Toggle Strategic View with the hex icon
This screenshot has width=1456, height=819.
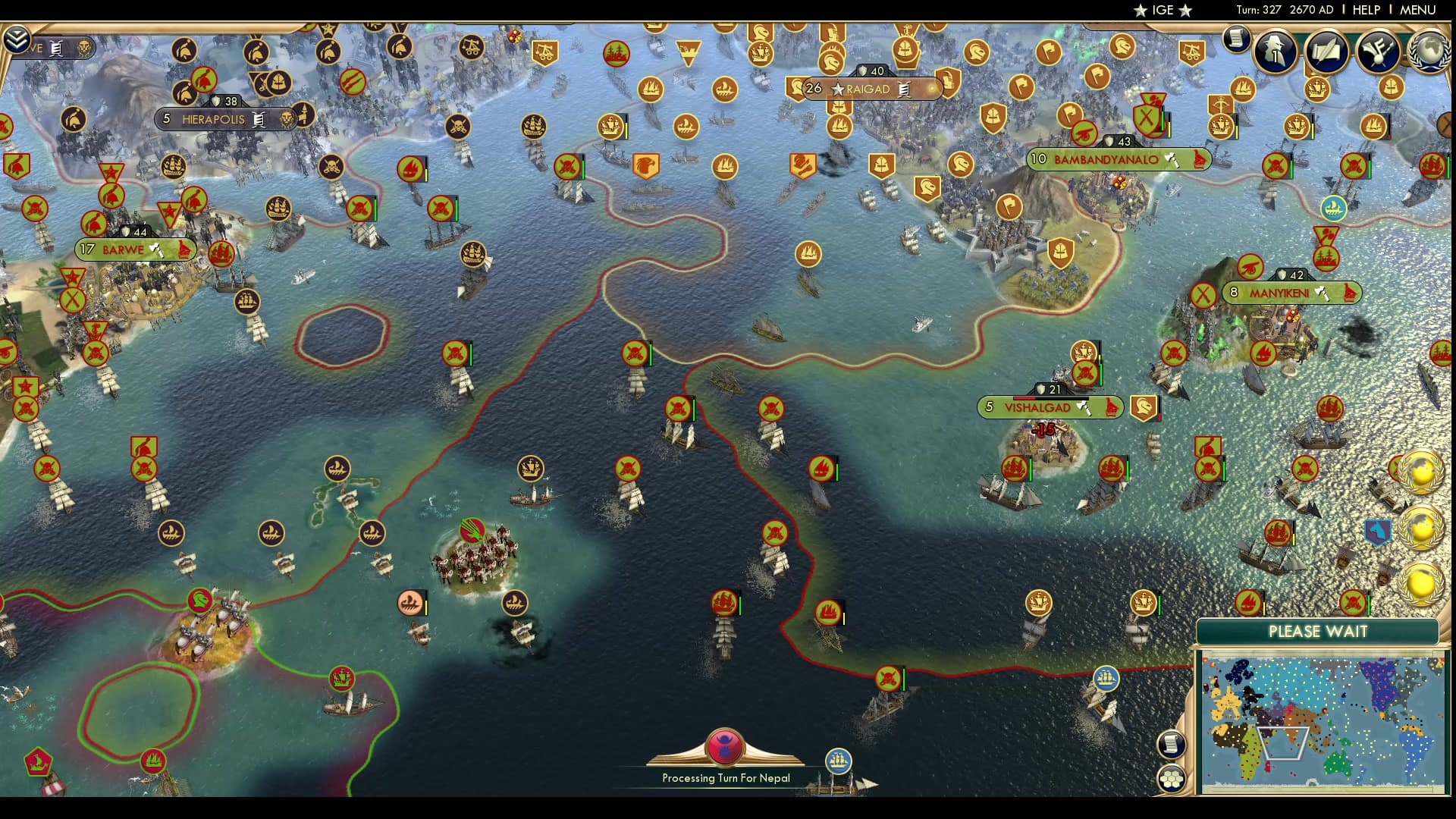[1173, 777]
